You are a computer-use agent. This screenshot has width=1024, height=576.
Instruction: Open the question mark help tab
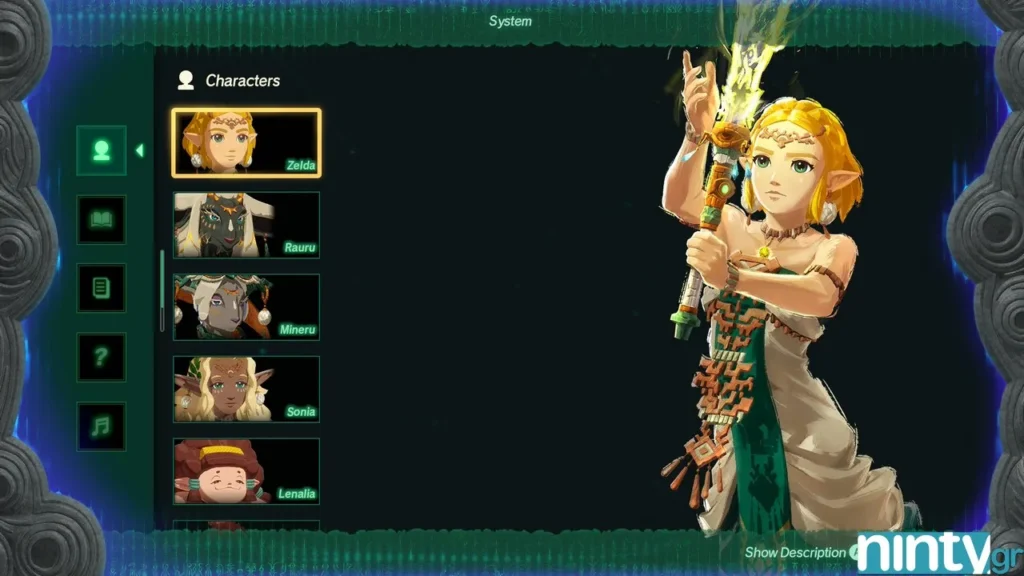[101, 357]
